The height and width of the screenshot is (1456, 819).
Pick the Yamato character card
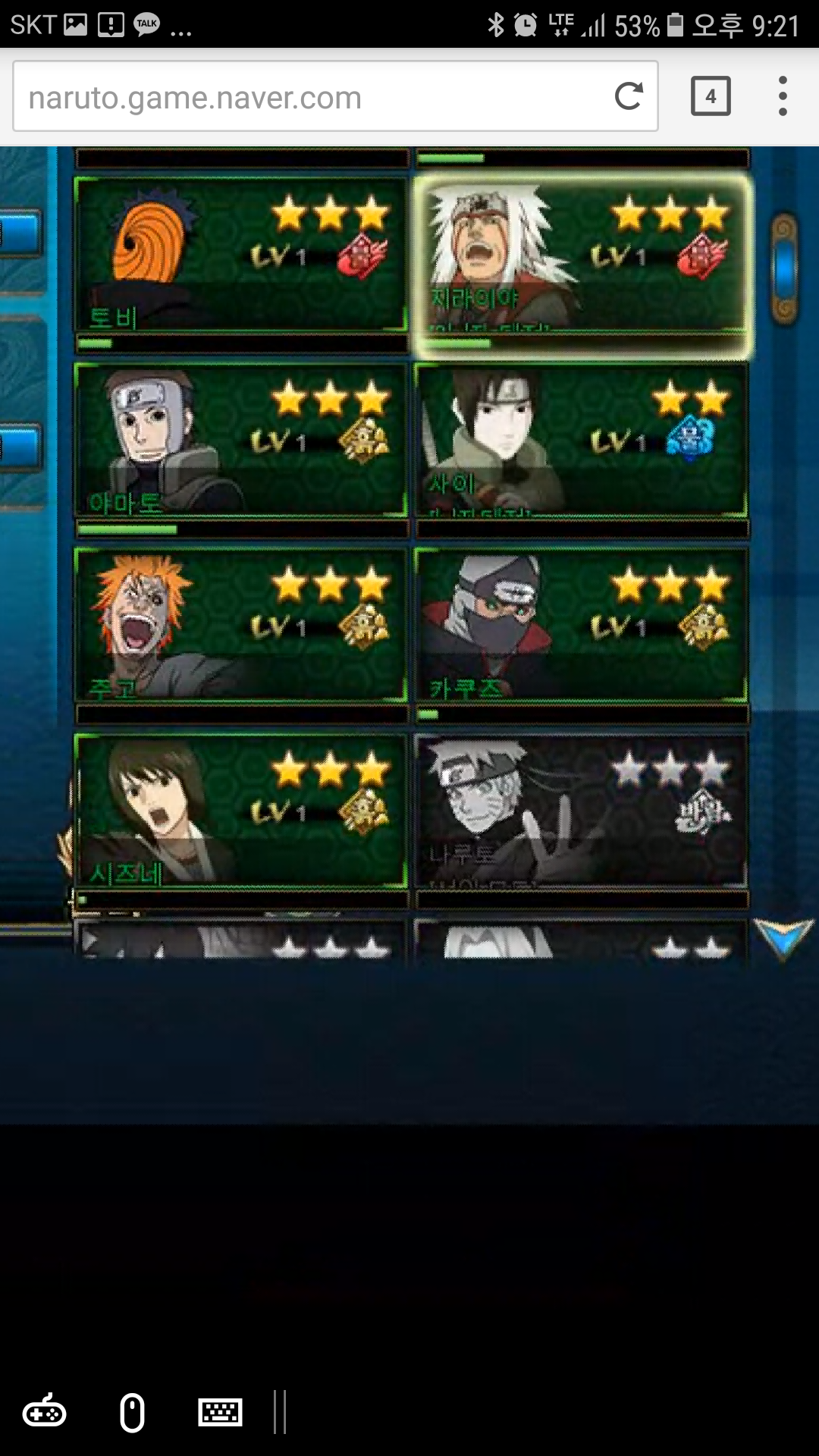241,441
